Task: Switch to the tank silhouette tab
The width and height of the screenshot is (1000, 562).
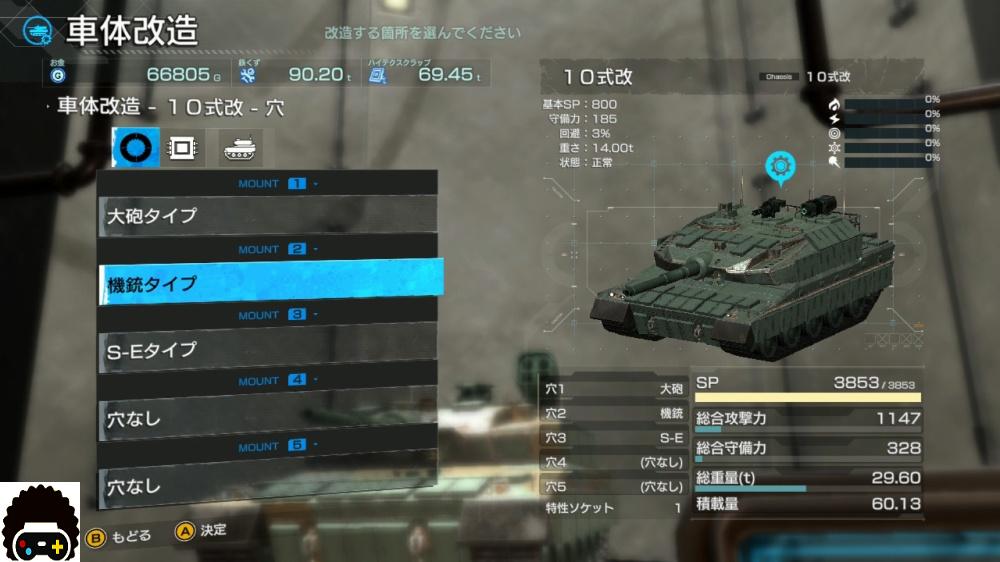Action: 240,148
